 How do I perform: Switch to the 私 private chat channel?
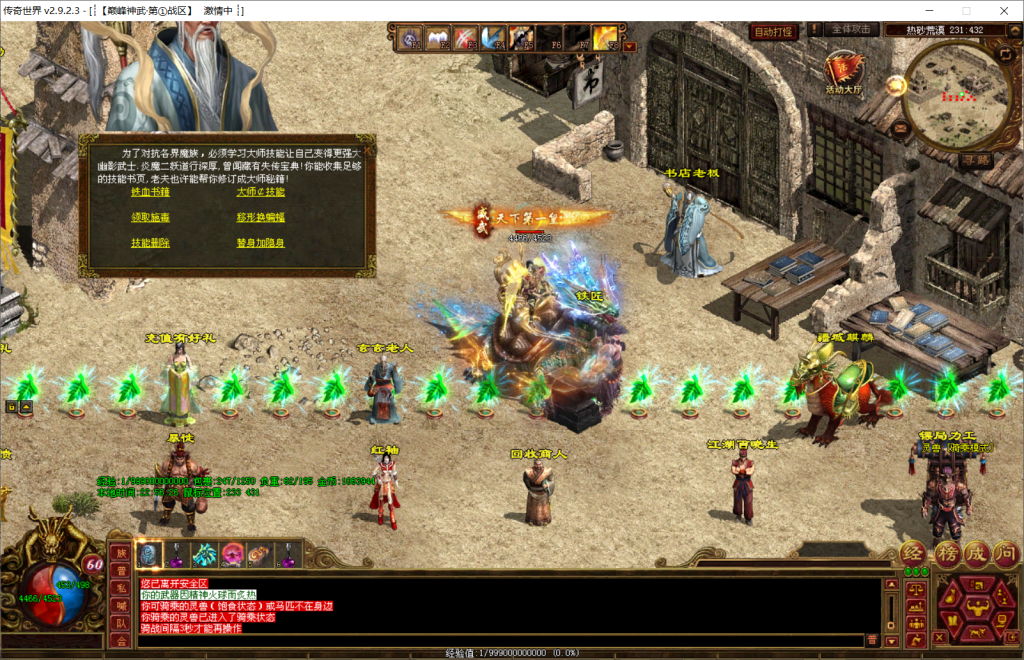tap(120, 587)
